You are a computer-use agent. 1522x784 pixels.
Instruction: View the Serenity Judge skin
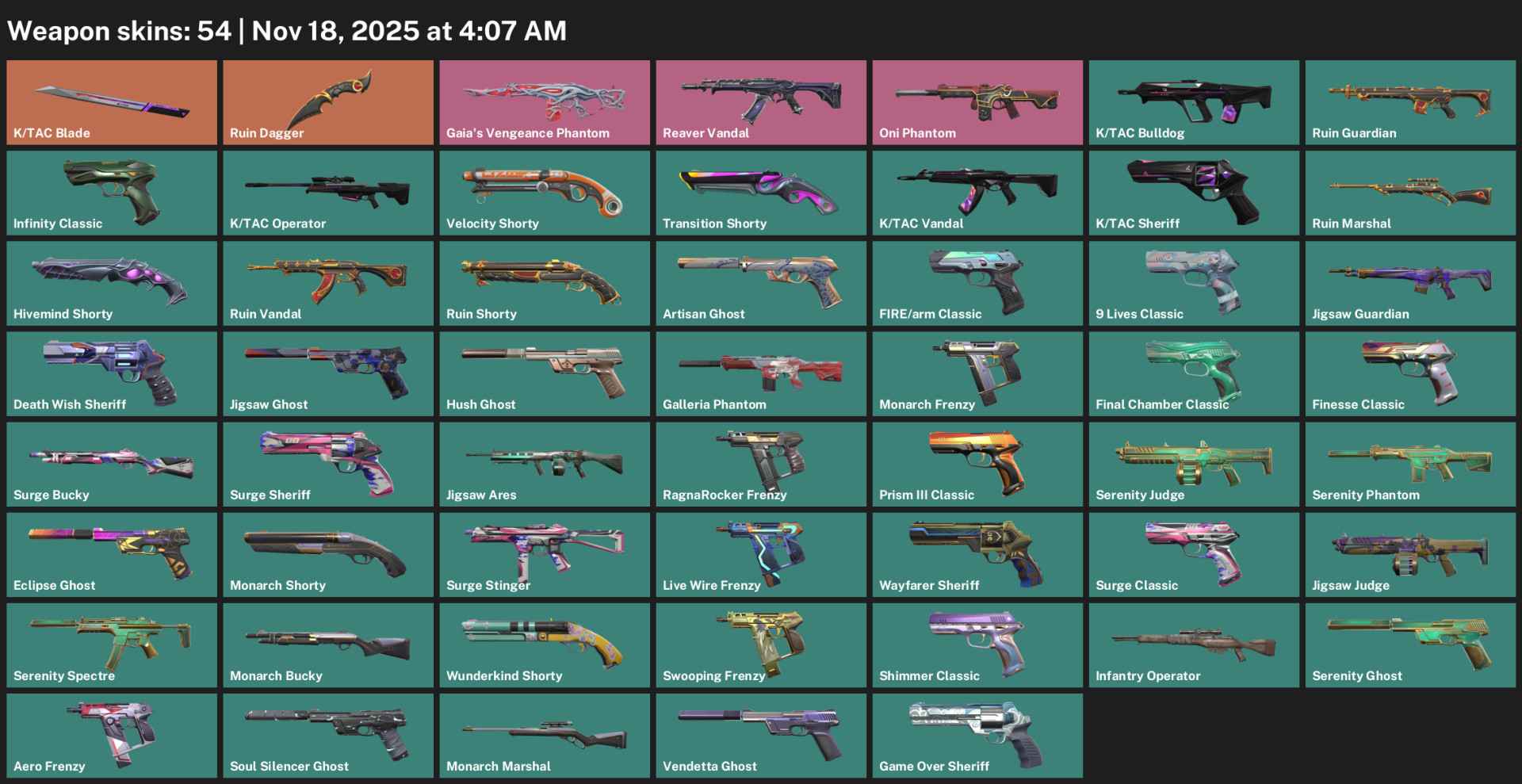1193,464
